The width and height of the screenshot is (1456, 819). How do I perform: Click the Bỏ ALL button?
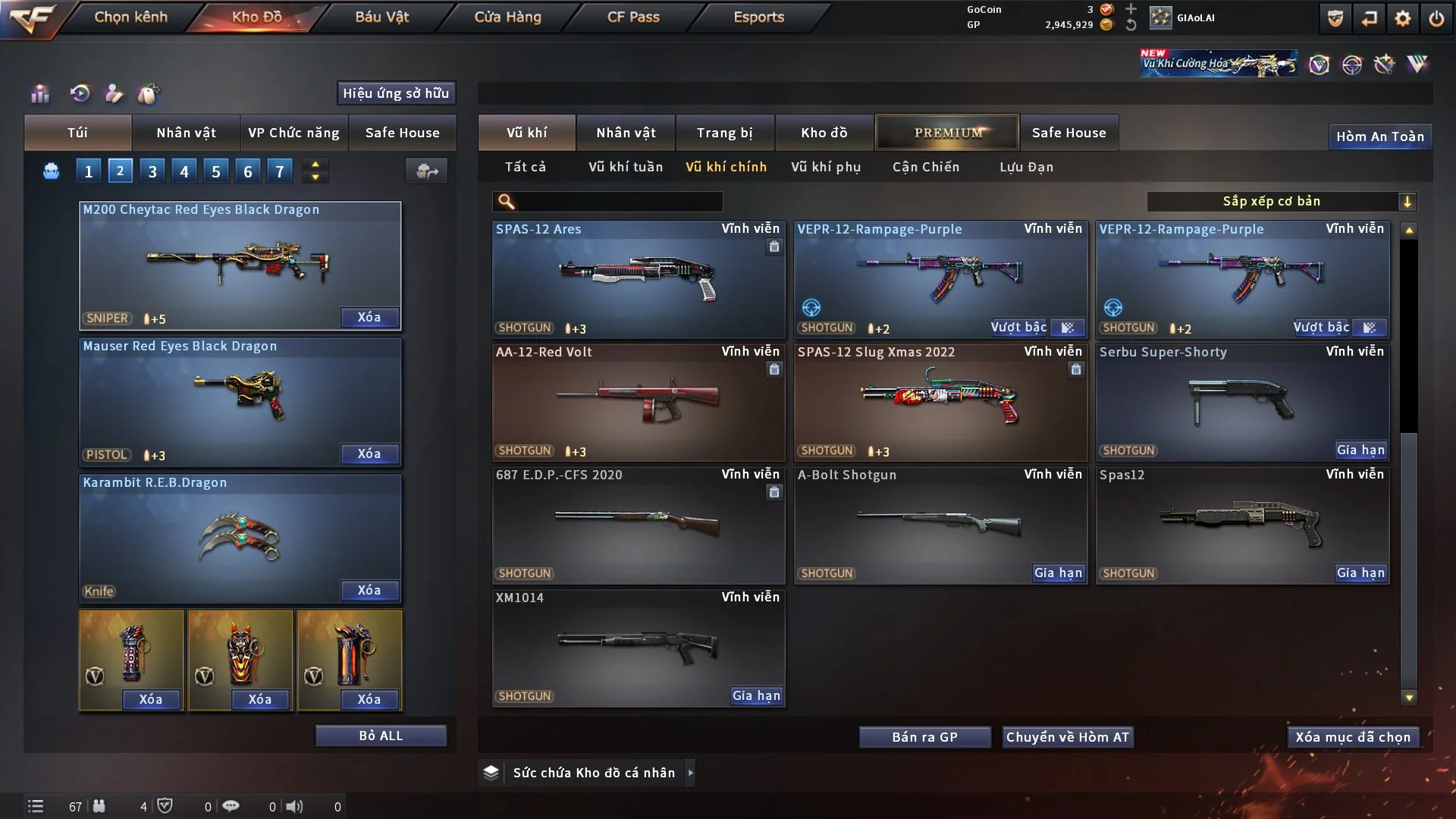(381, 736)
